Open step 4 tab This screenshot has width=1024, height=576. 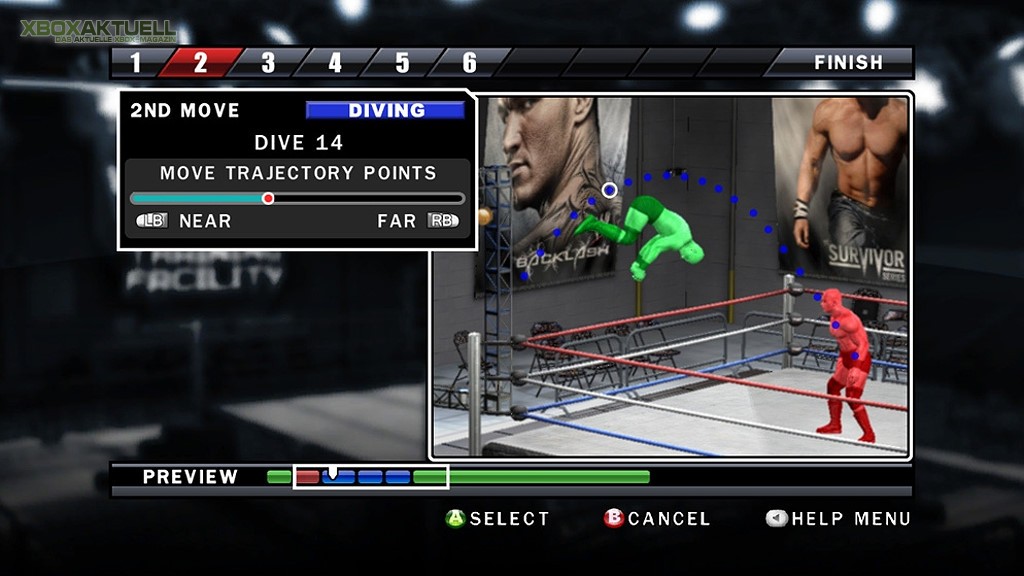335,63
